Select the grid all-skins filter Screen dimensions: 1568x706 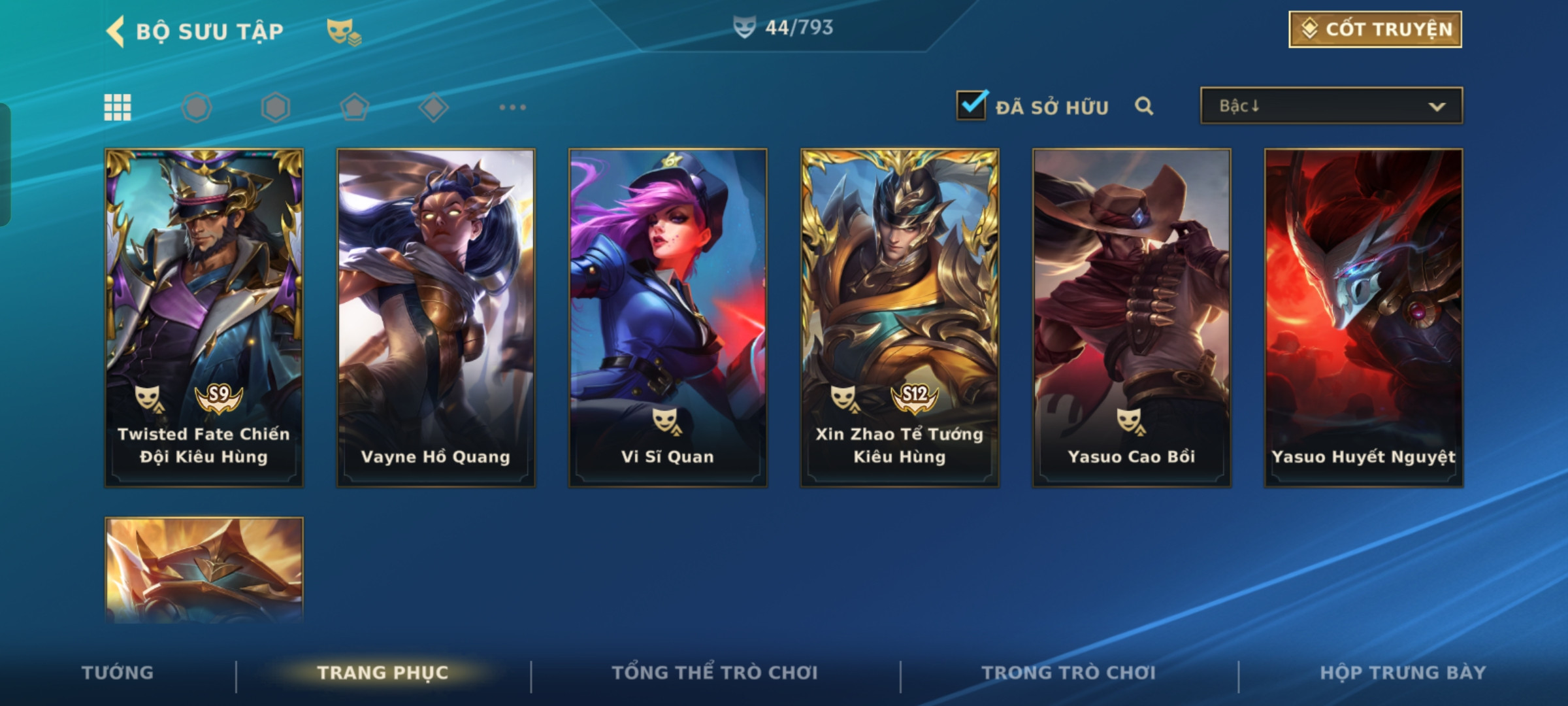click(x=118, y=107)
